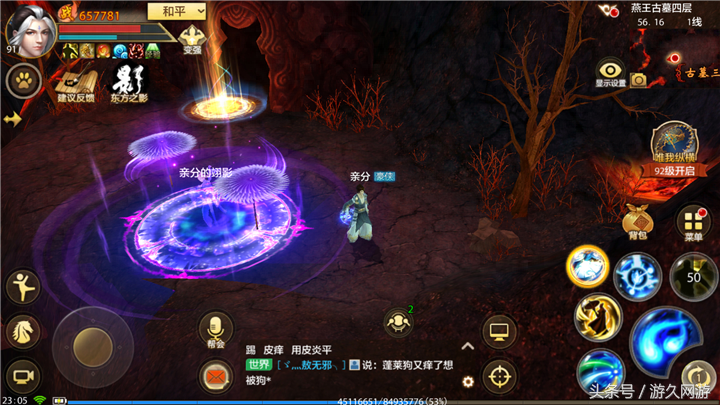Tap the horse mount button
This screenshot has width=720, height=405.
[22, 332]
